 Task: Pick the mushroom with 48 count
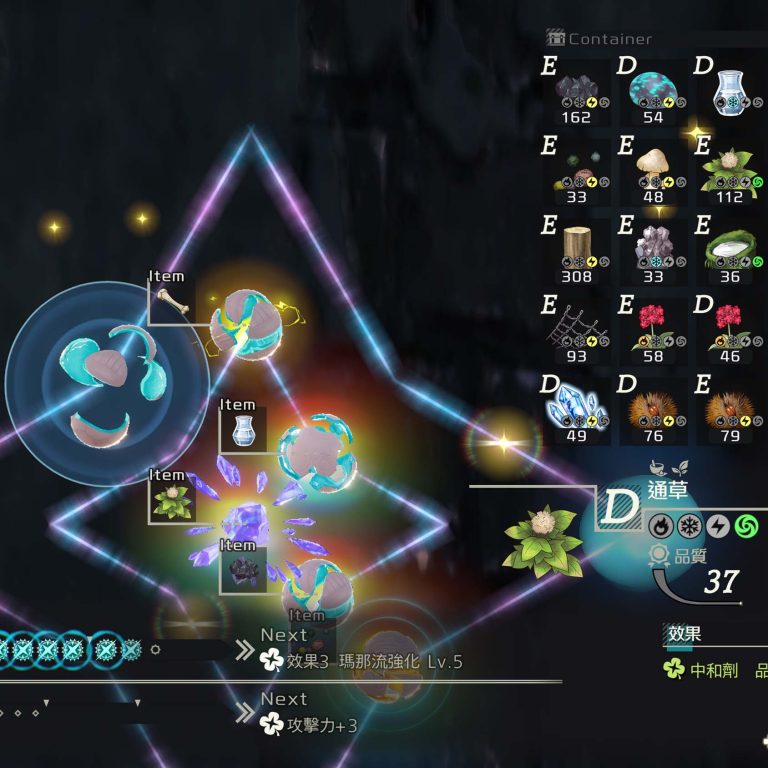(653, 171)
